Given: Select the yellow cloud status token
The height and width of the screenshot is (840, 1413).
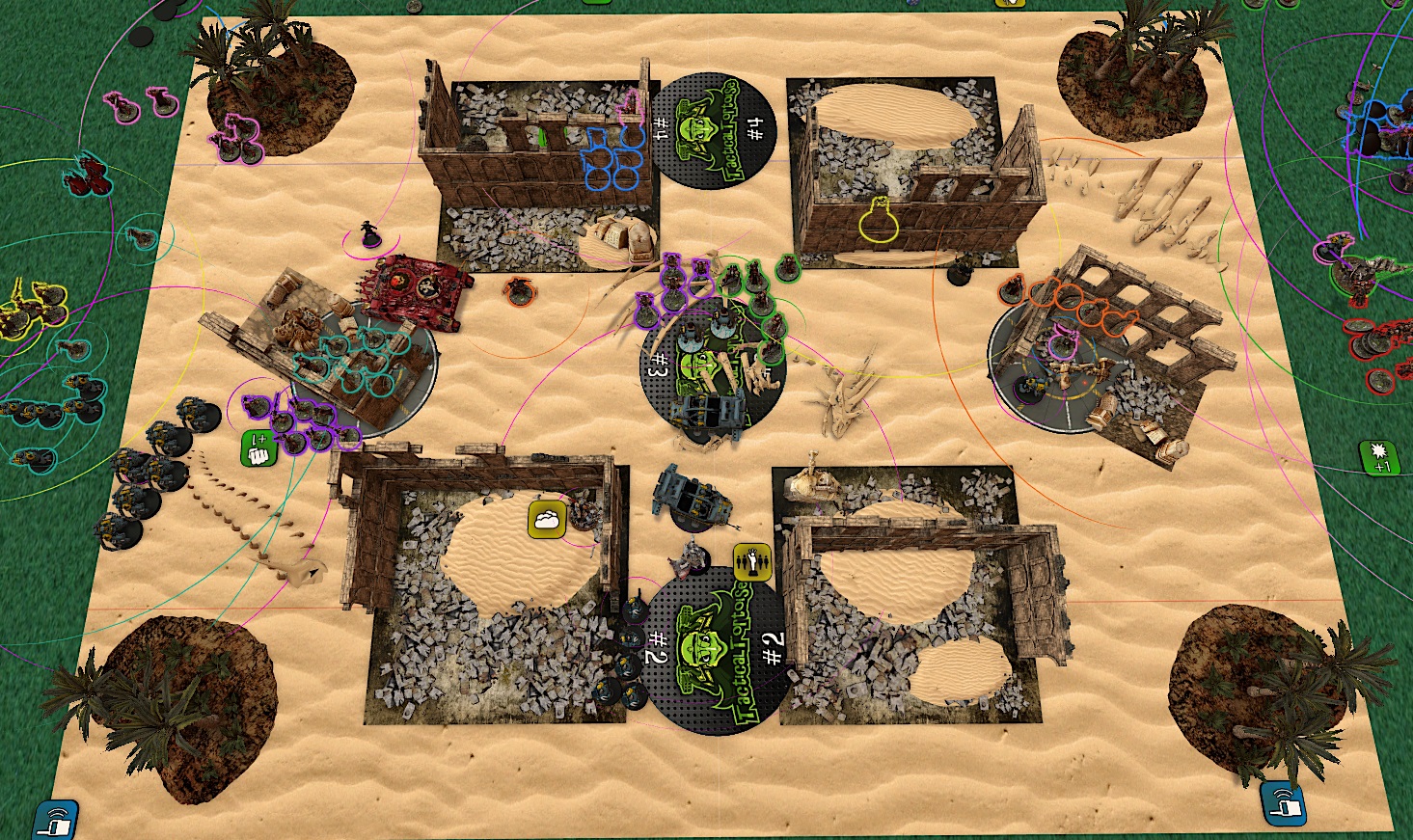Looking at the screenshot, I should coord(546,519).
